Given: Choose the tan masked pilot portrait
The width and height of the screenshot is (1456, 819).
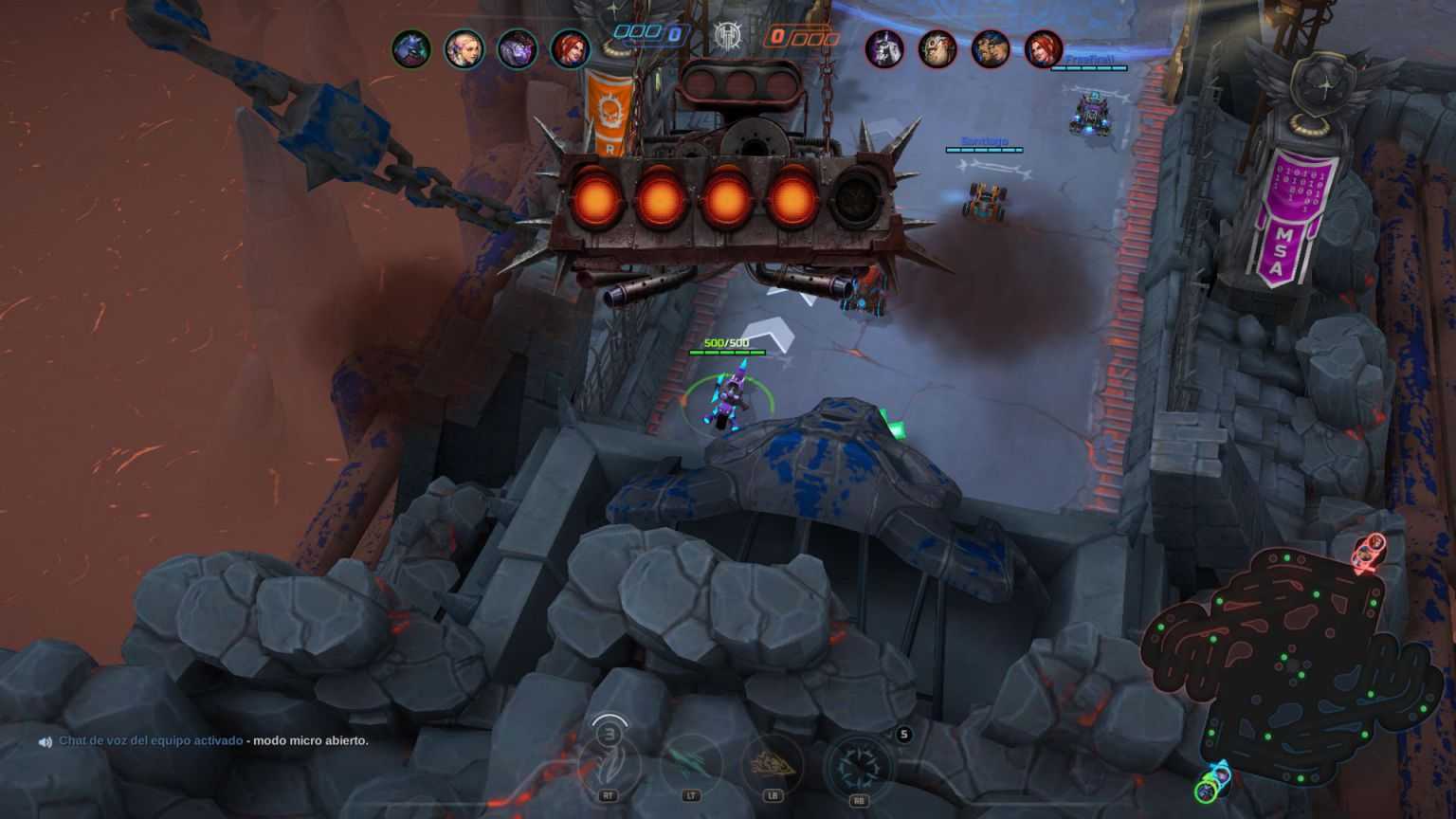Looking at the screenshot, I should point(937,48).
